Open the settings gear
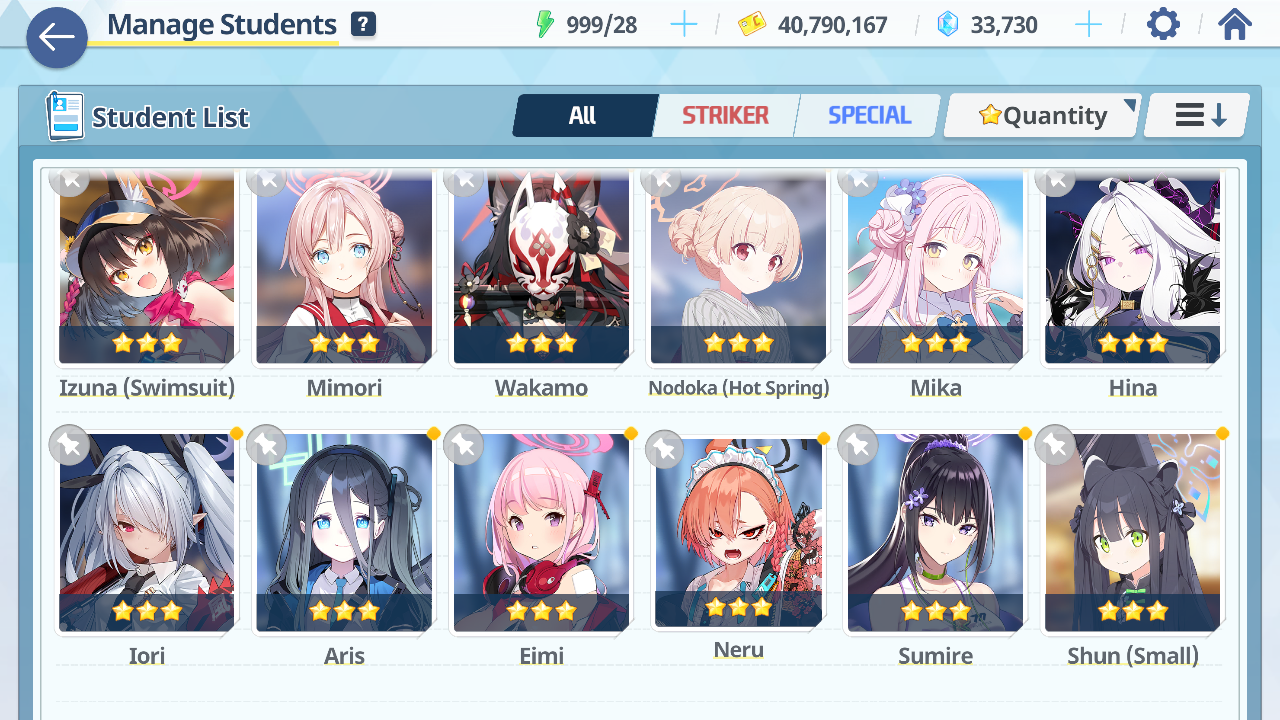The height and width of the screenshot is (720, 1280). click(x=1163, y=25)
